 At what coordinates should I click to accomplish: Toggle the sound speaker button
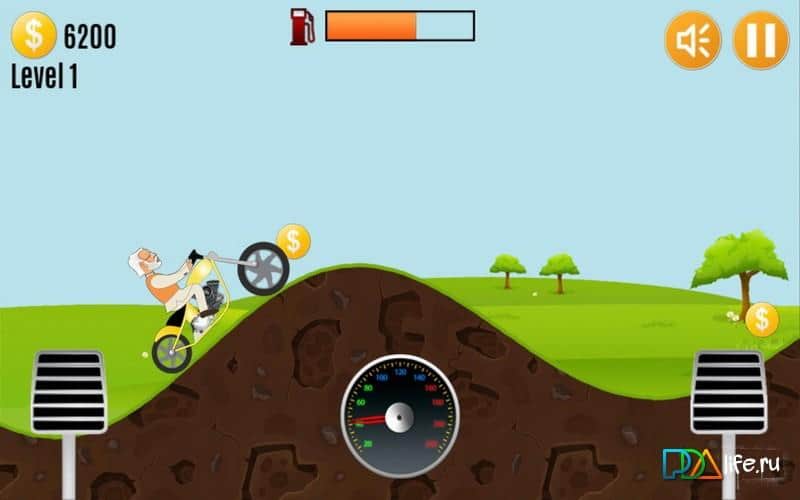coord(693,41)
